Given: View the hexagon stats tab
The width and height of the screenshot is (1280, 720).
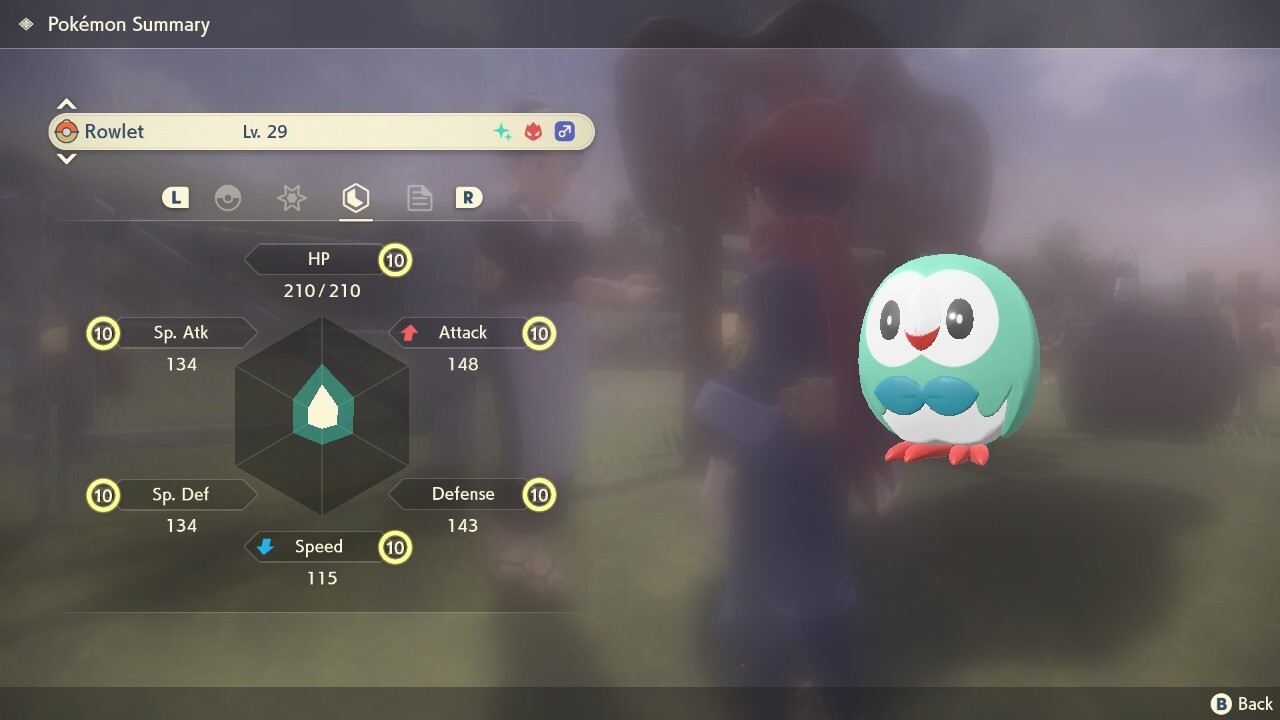Looking at the screenshot, I should tap(356, 197).
